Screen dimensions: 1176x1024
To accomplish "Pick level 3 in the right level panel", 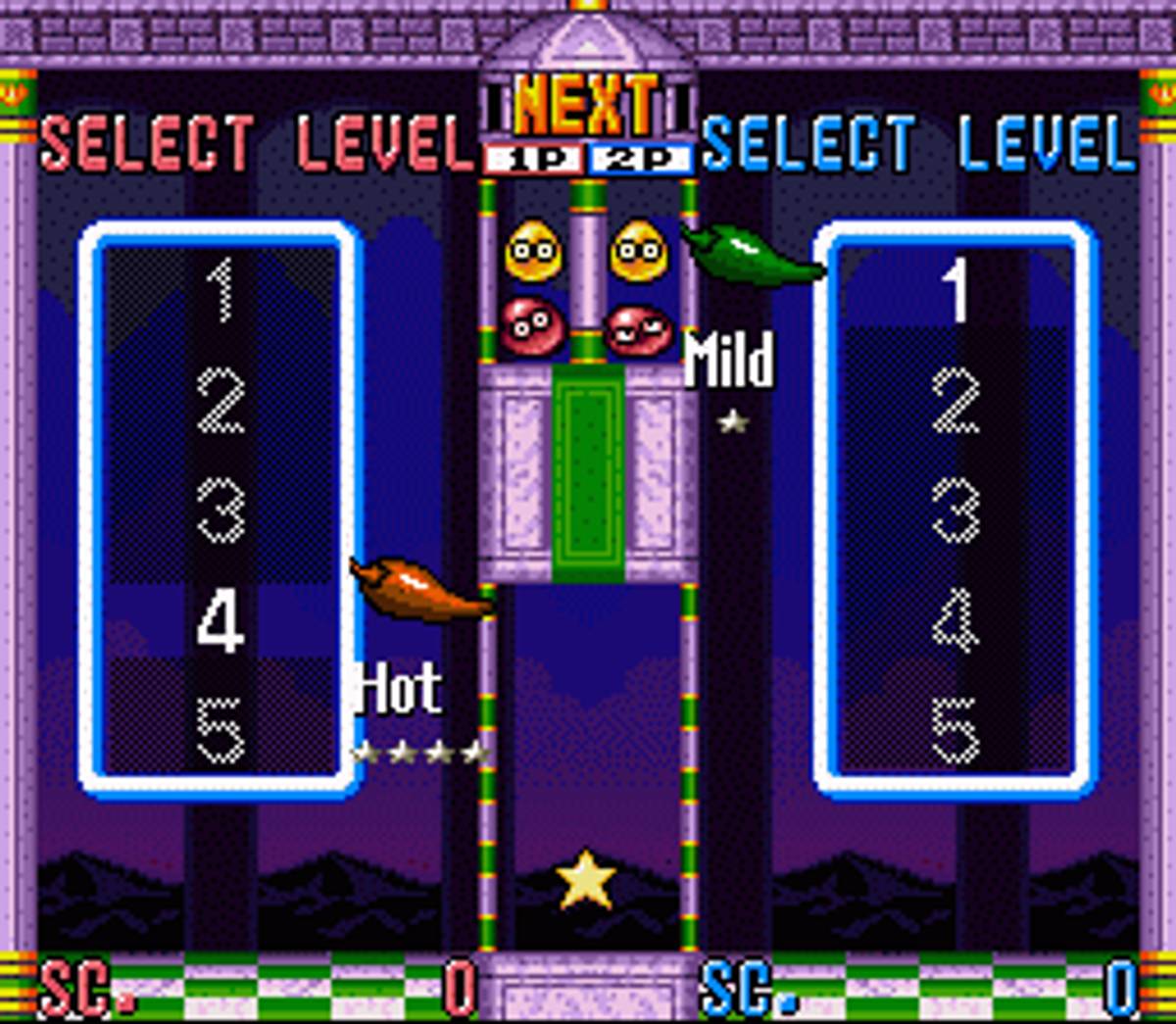I will pyautogui.click(x=955, y=512).
